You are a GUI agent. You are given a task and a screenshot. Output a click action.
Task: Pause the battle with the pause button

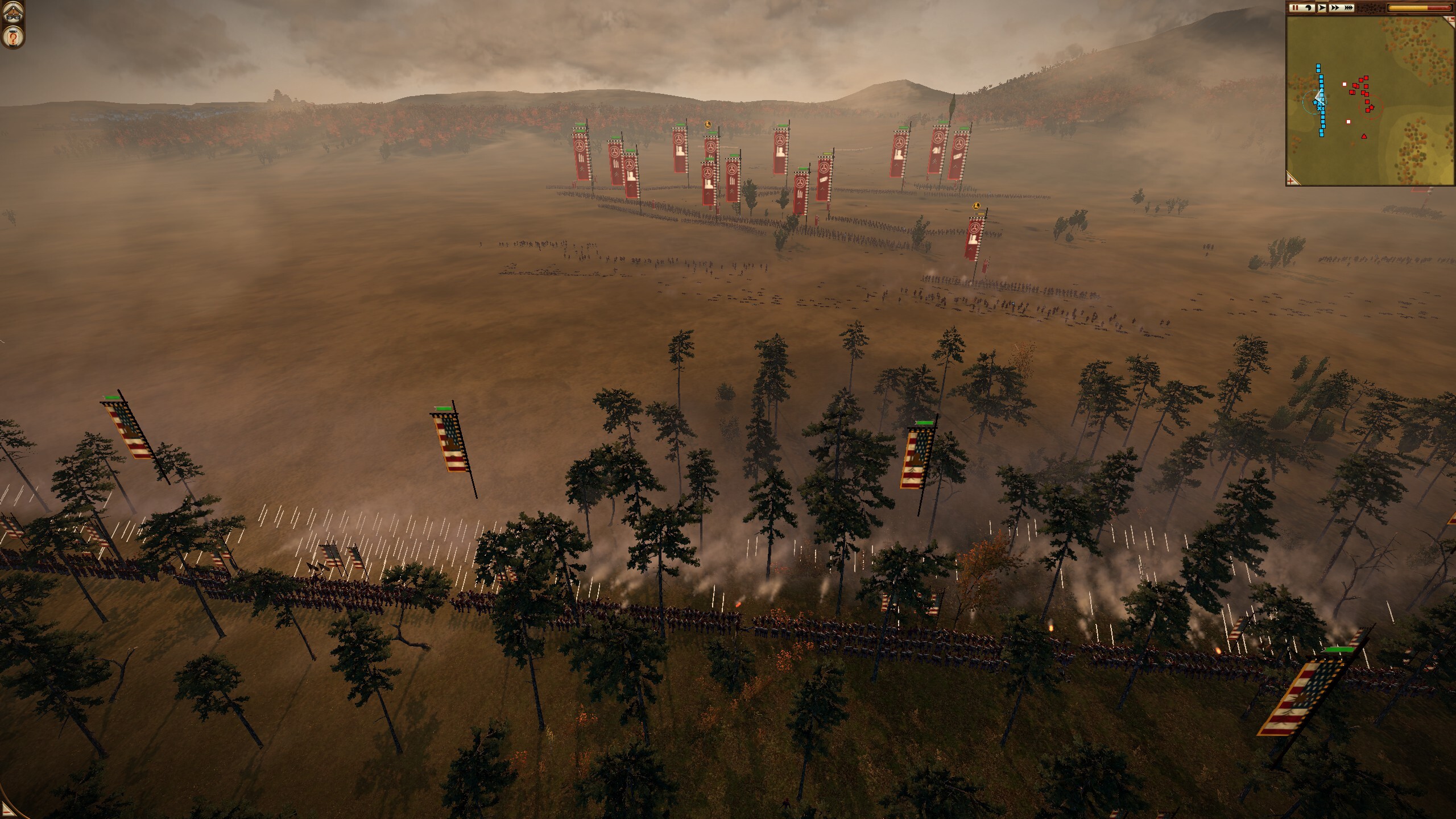click(x=1295, y=8)
